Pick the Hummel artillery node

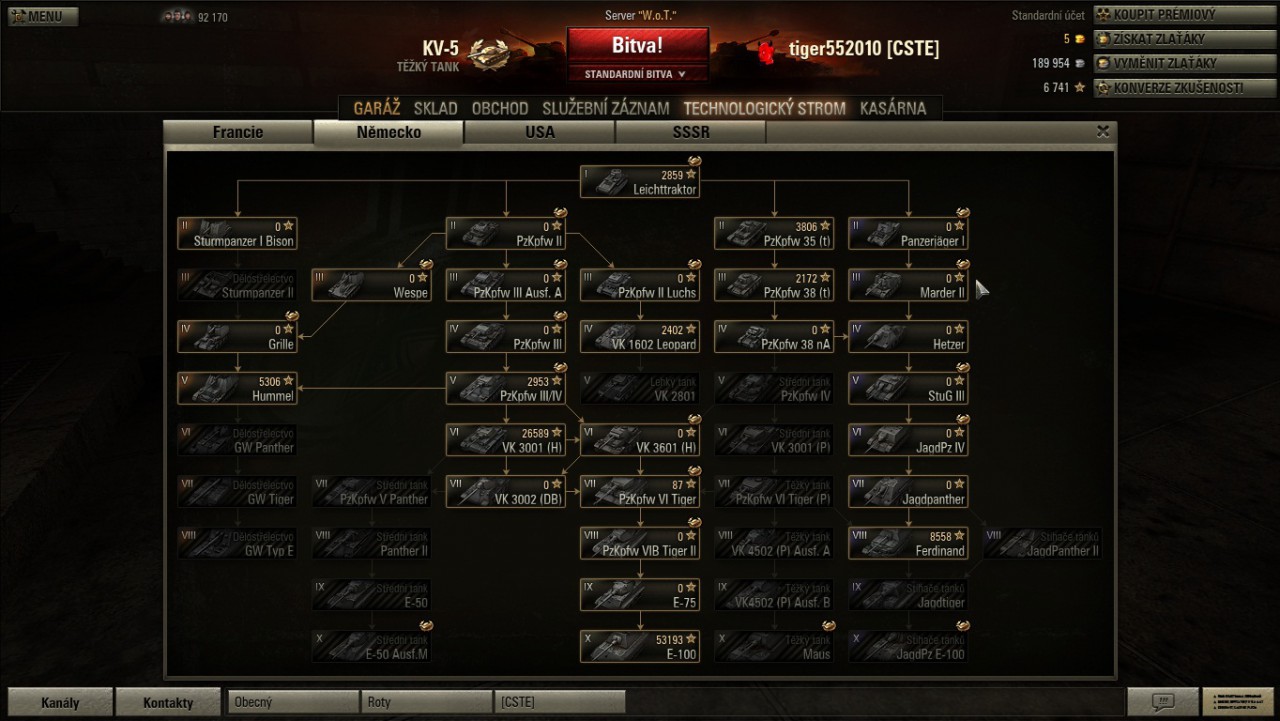[x=237, y=388]
